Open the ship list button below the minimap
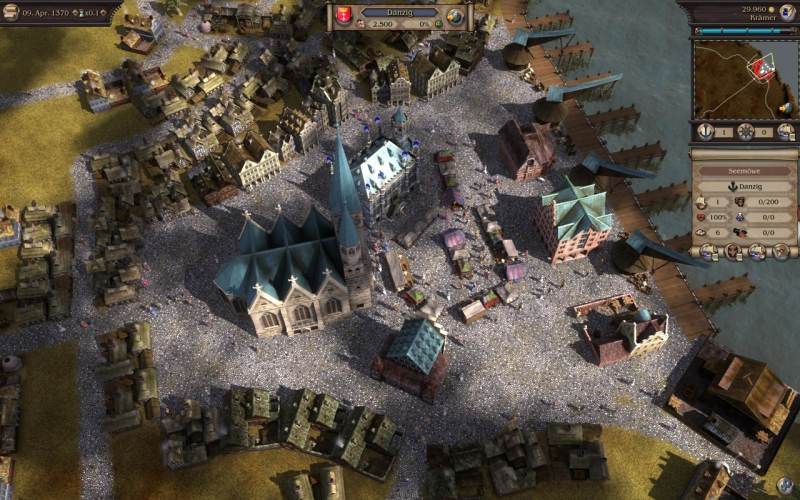800x500 pixels. click(706, 131)
